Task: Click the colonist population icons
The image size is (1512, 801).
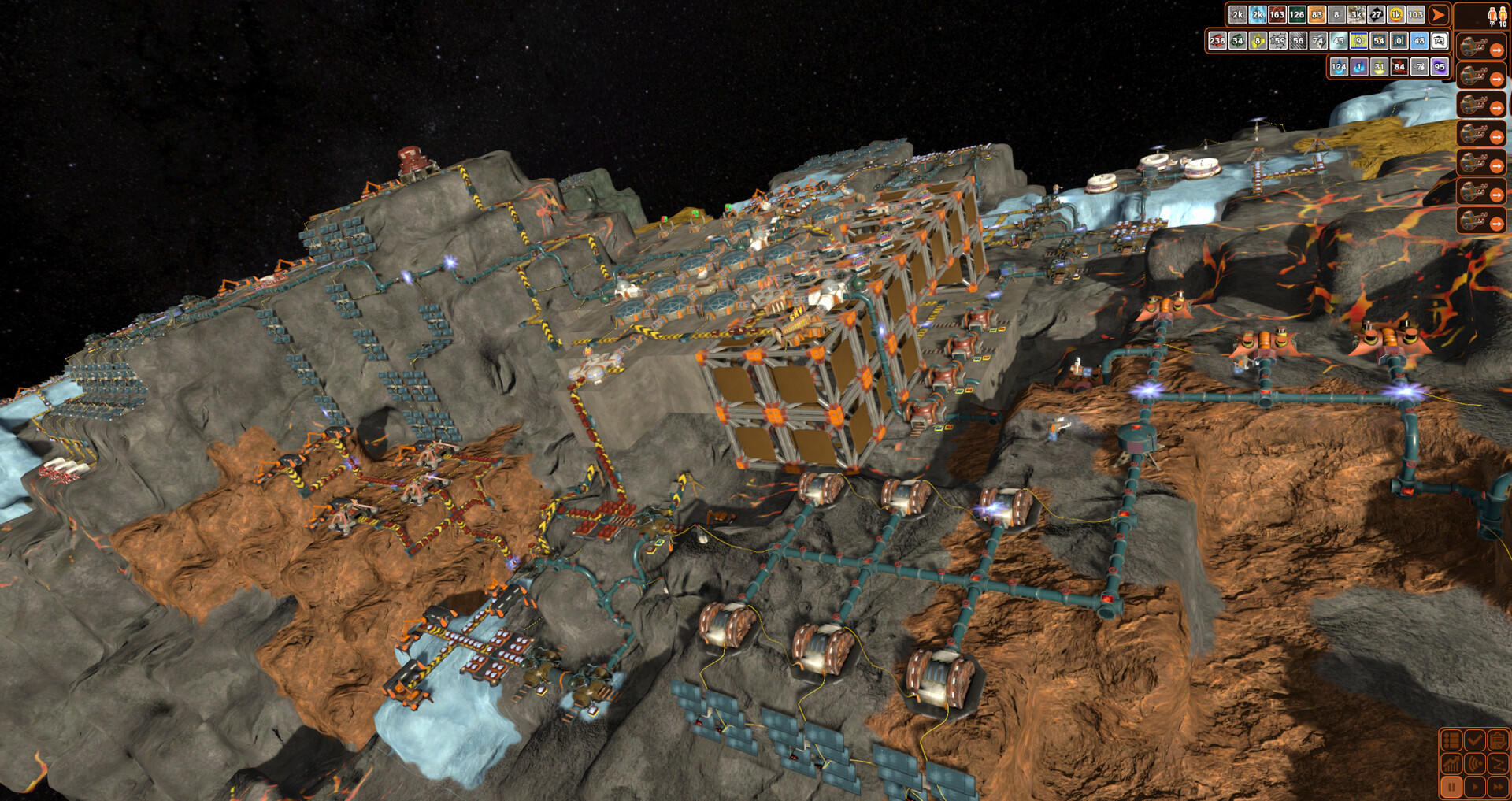Action: click(1496, 16)
